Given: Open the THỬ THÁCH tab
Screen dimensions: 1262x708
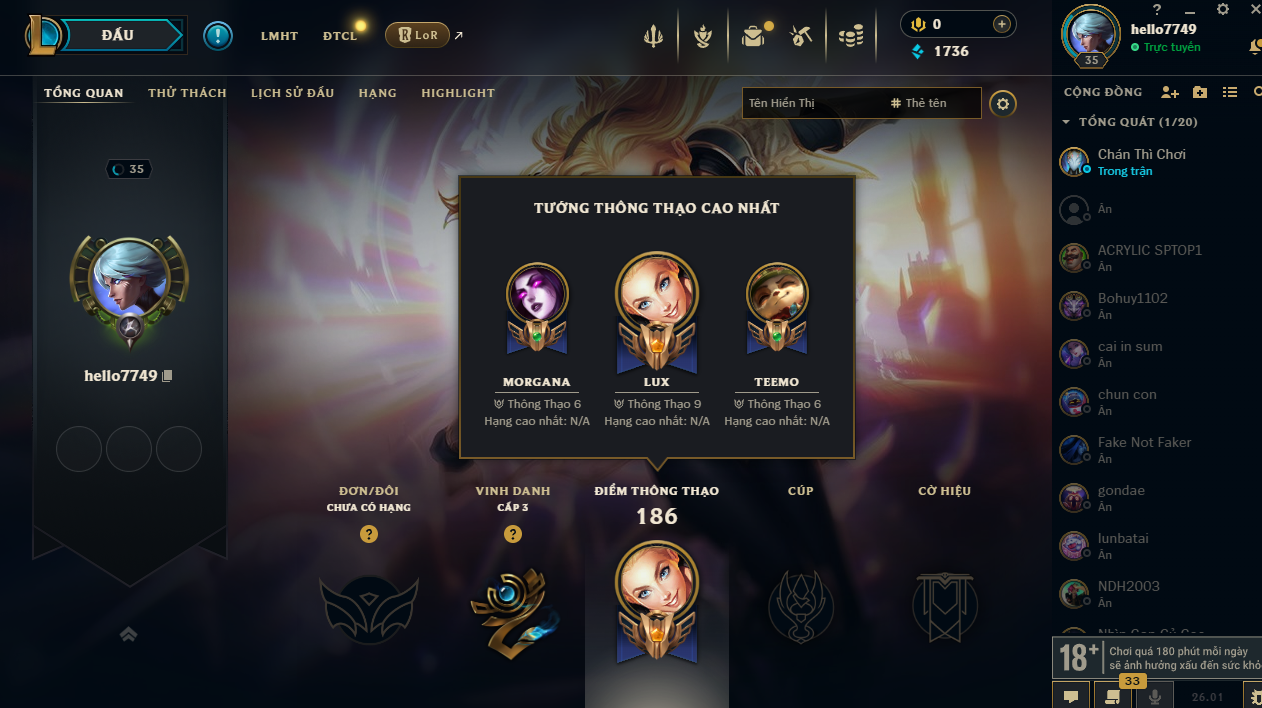Looking at the screenshot, I should coord(187,93).
